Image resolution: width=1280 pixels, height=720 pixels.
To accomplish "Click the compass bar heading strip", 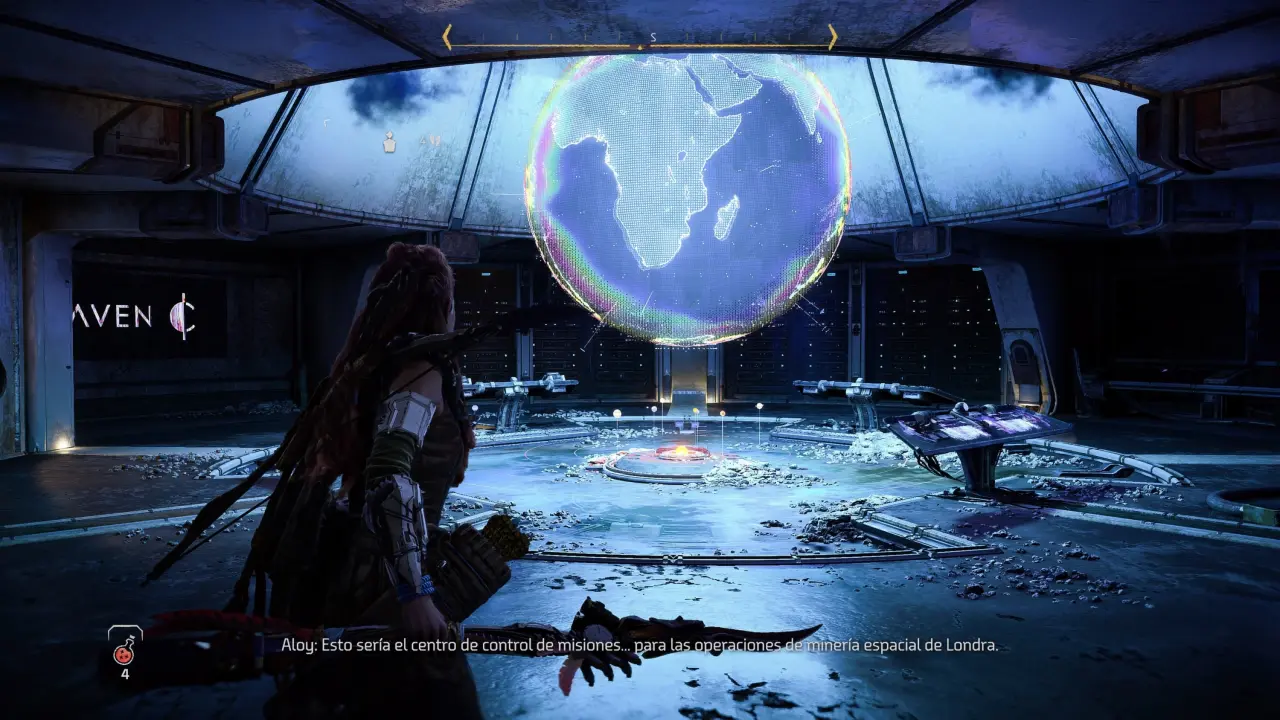I will 640,38.
